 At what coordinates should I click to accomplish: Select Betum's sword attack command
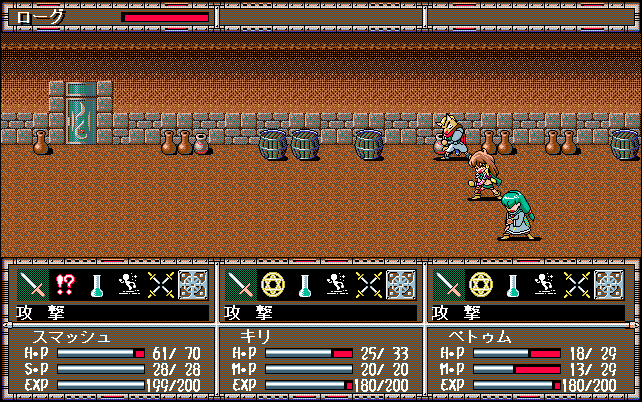click(449, 285)
